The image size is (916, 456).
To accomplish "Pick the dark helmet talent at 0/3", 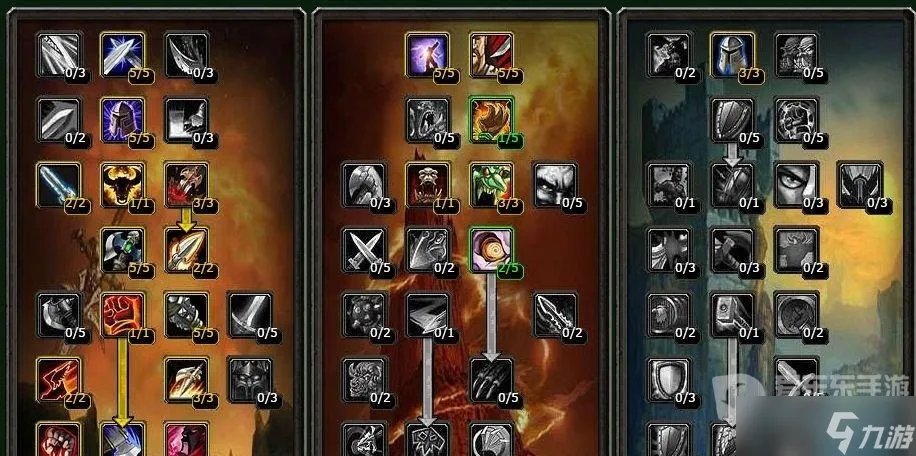I will pos(250,379).
